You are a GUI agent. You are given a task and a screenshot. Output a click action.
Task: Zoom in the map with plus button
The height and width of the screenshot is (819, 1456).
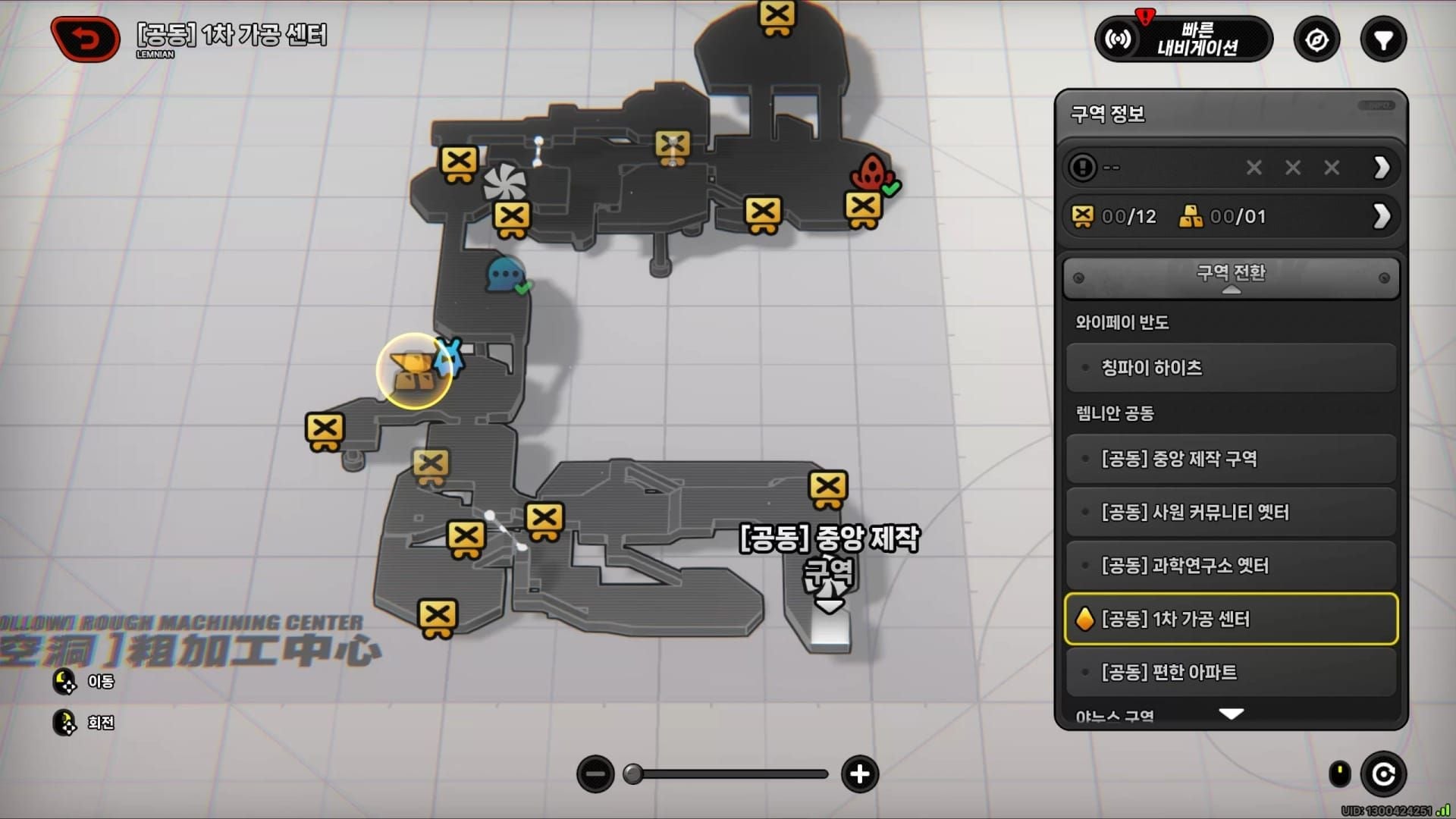coord(859,774)
